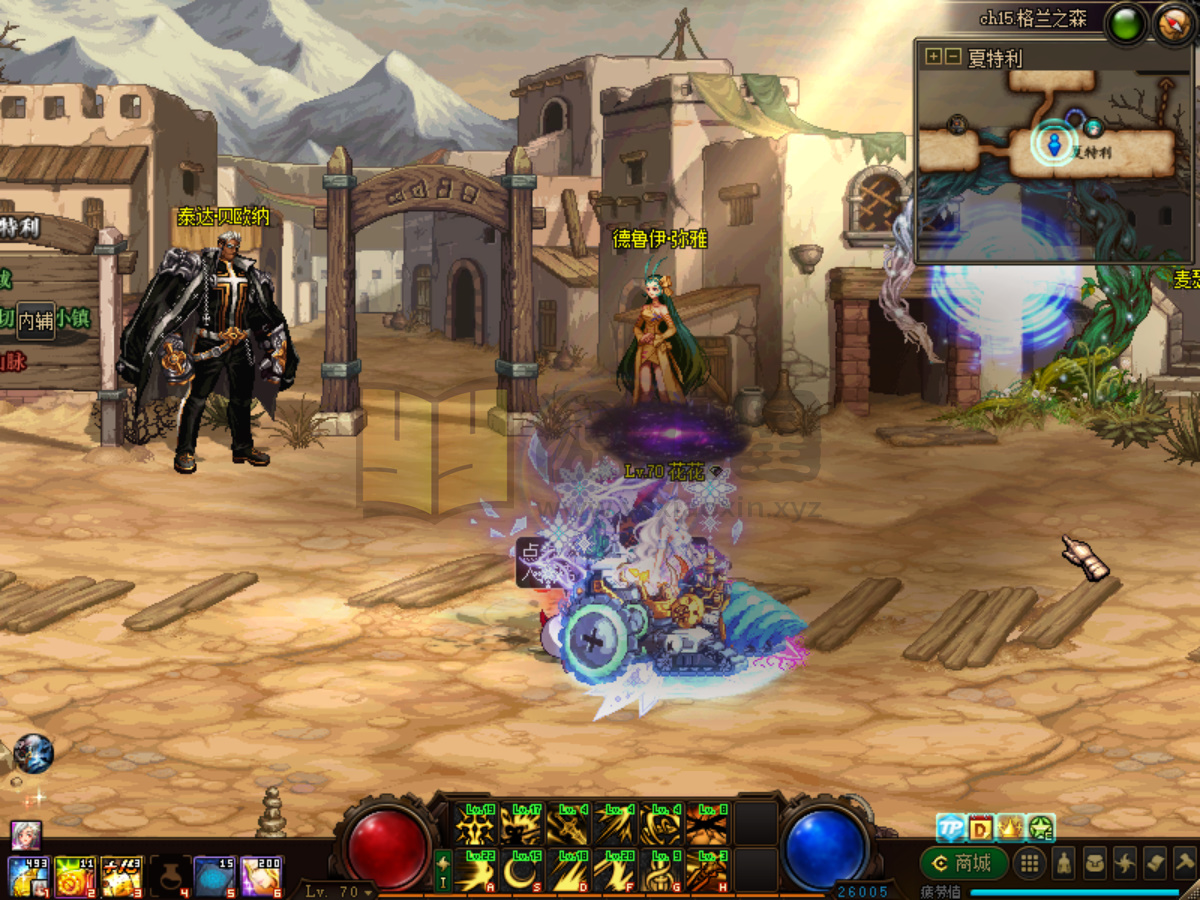Image resolution: width=1200 pixels, height=900 pixels.
Task: Use the quick slot item with 493 count
Action: coord(27,876)
